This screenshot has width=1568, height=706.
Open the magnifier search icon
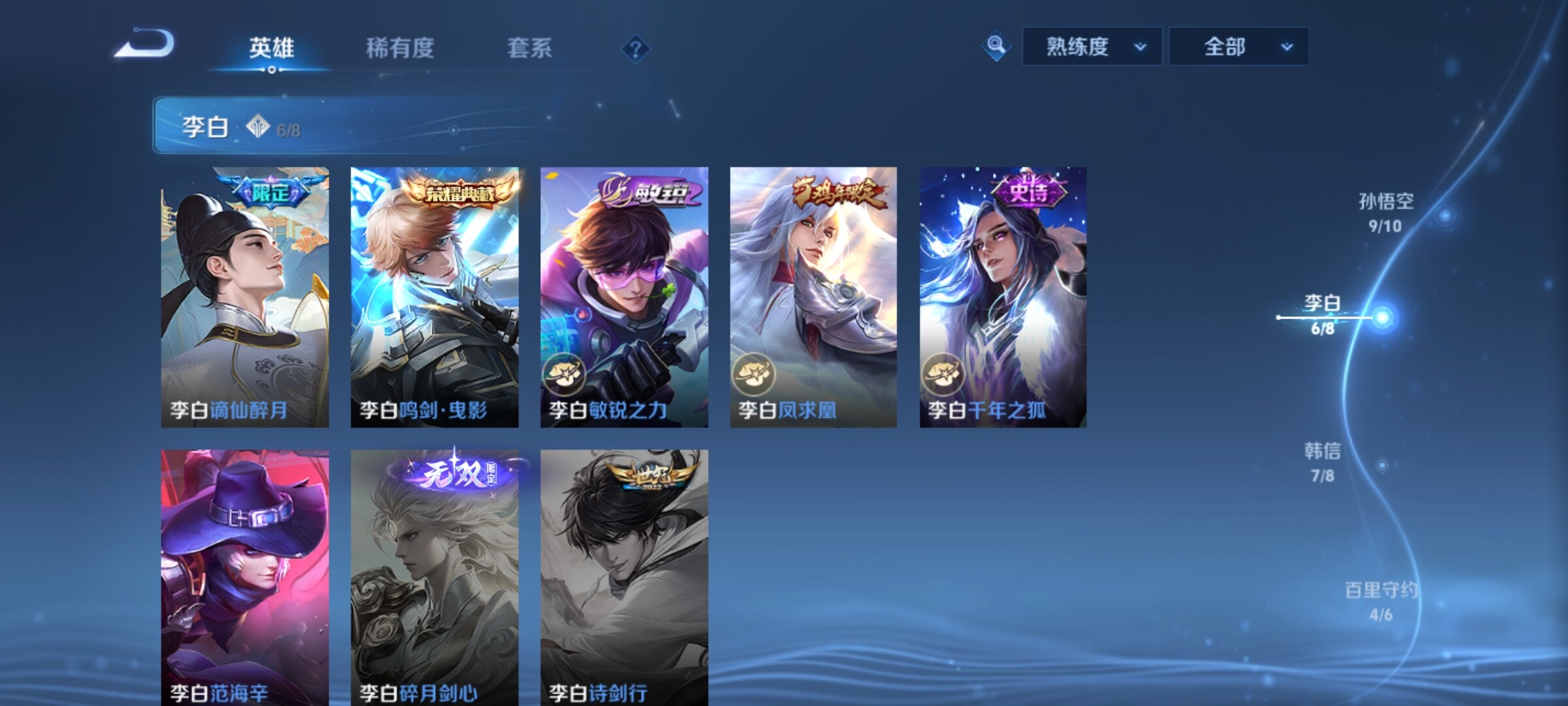click(996, 46)
